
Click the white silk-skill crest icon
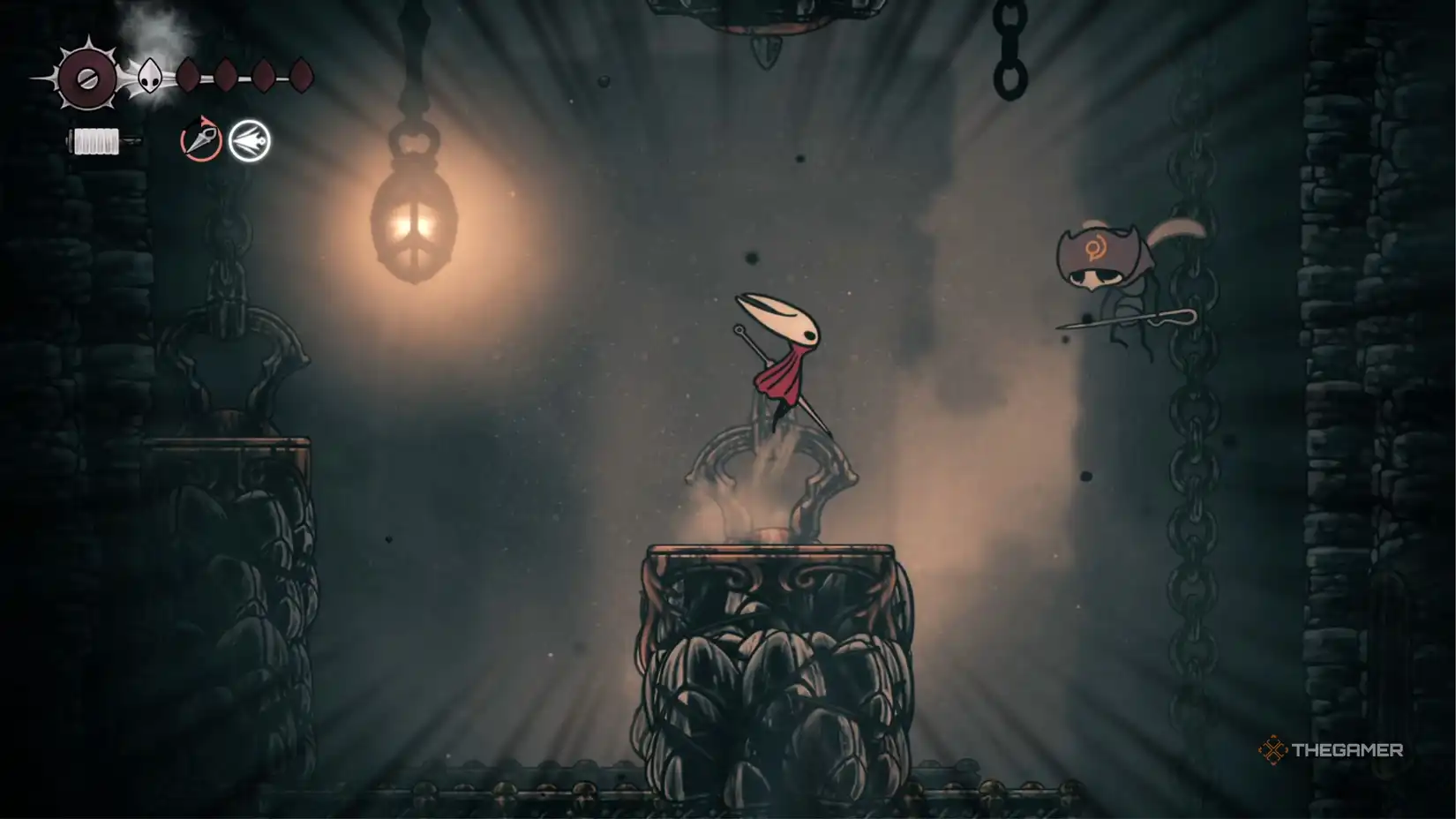248,139
